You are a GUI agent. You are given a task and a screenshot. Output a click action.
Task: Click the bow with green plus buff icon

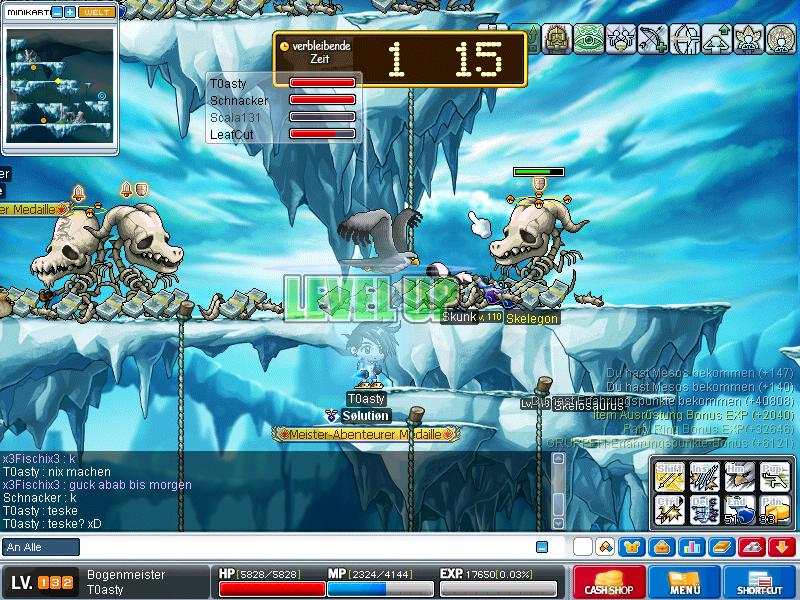click(652, 39)
